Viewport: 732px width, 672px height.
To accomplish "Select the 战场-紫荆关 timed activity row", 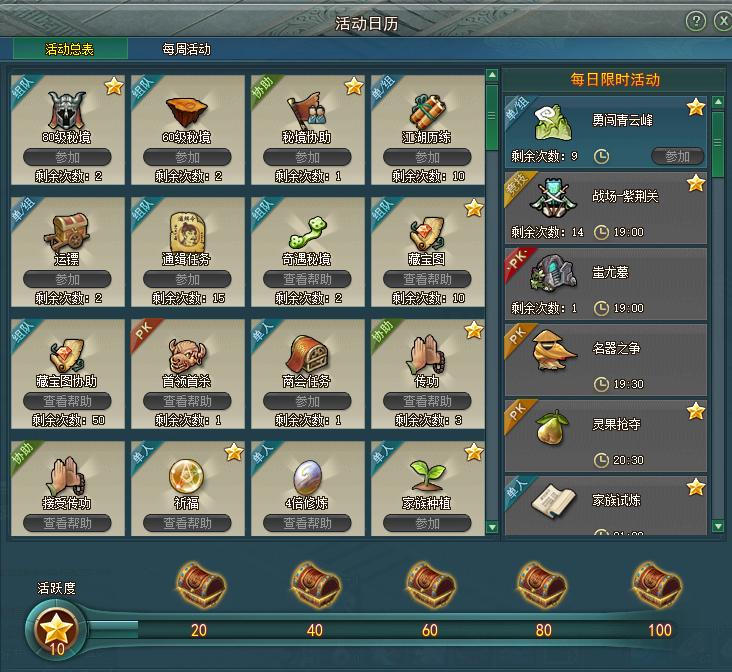I will tap(605, 208).
